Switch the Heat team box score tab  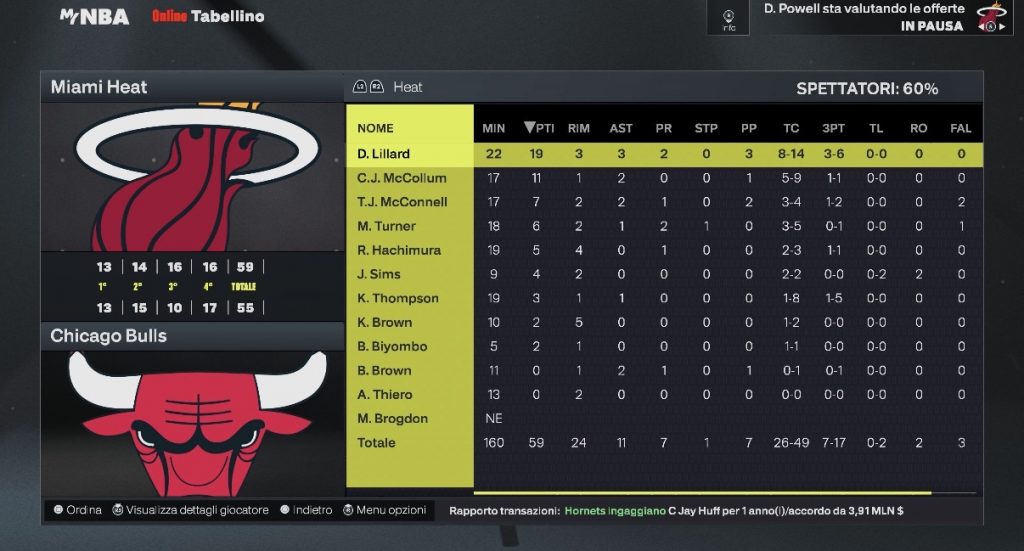pos(407,87)
